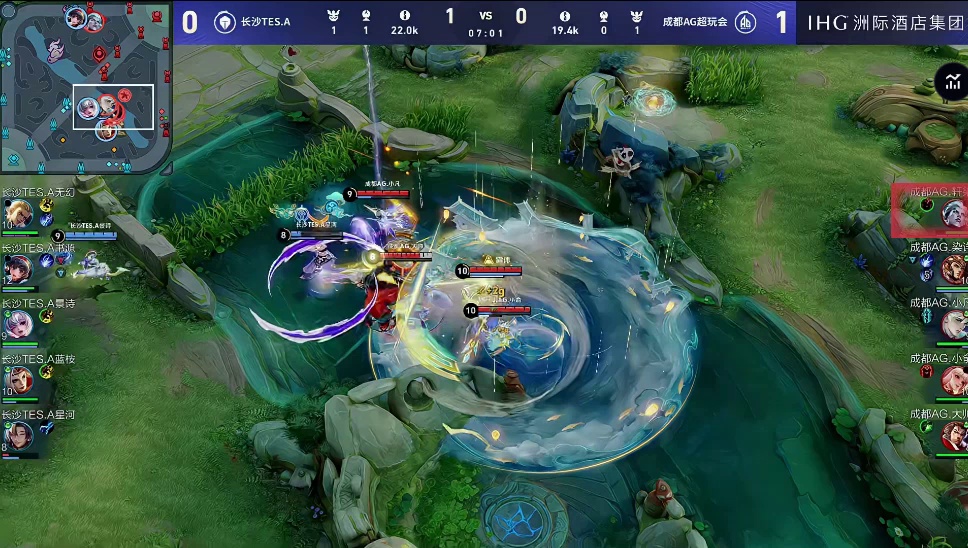Viewport: 968px width, 548px height.
Task: Click the 成都AG超玩会 team logo
Action: pyautogui.click(x=745, y=22)
